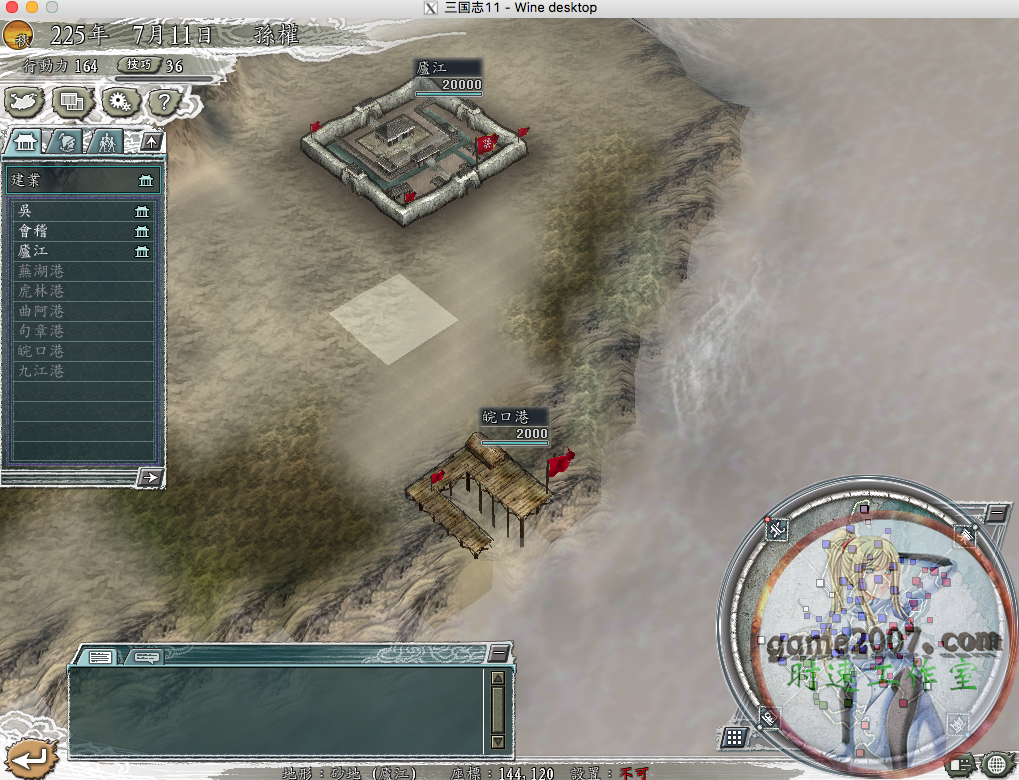
Task: Collapse the city list with the up arrow
Action: click(x=150, y=141)
